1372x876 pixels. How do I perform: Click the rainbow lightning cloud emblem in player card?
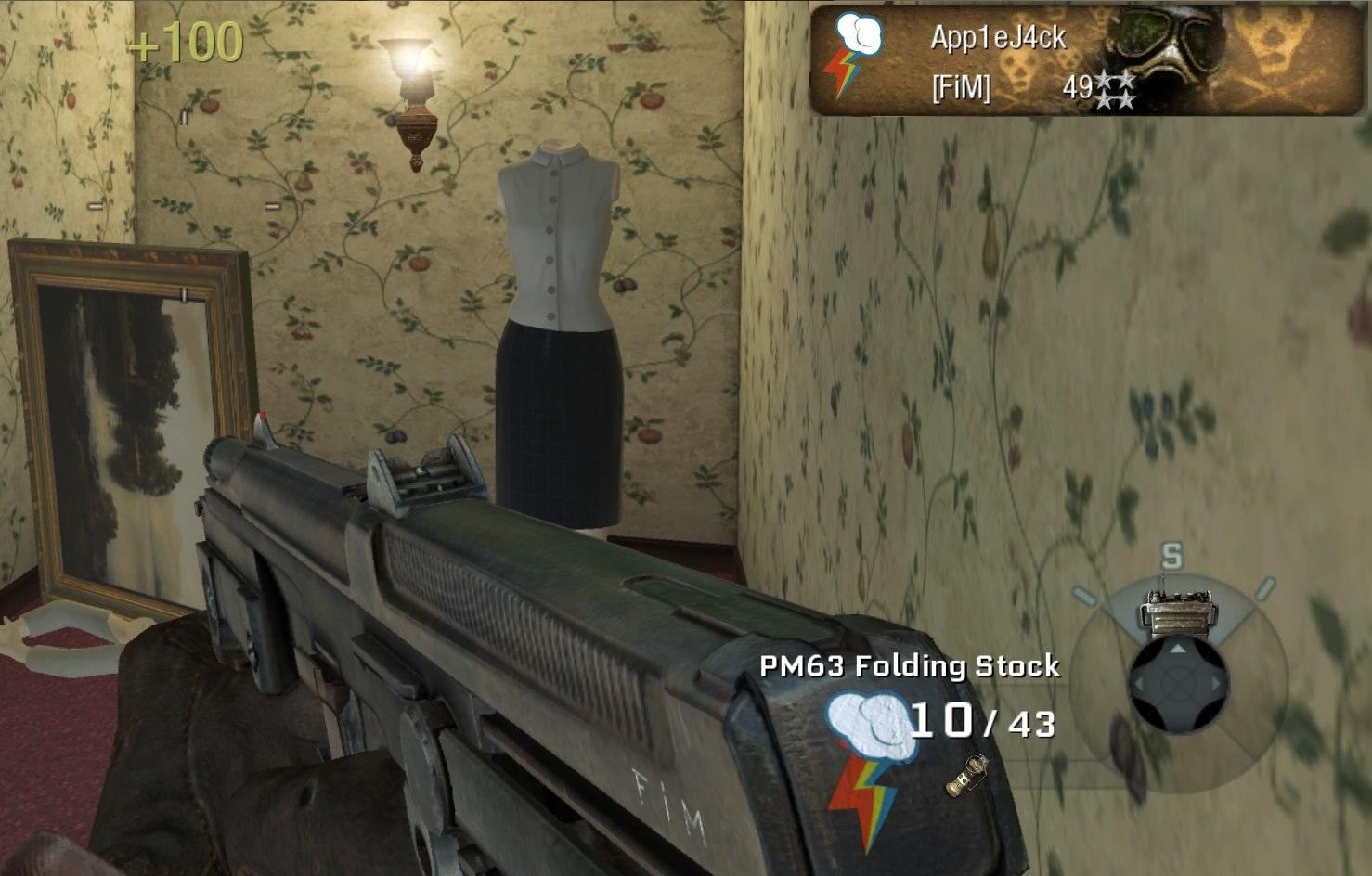854,56
